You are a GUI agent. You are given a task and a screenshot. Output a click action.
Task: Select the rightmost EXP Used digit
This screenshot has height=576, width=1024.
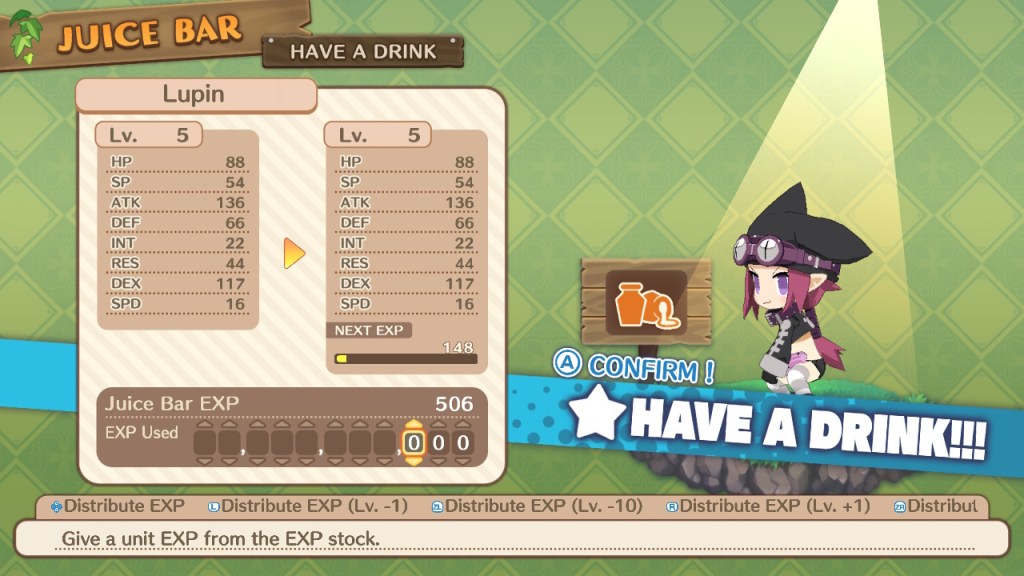point(462,443)
